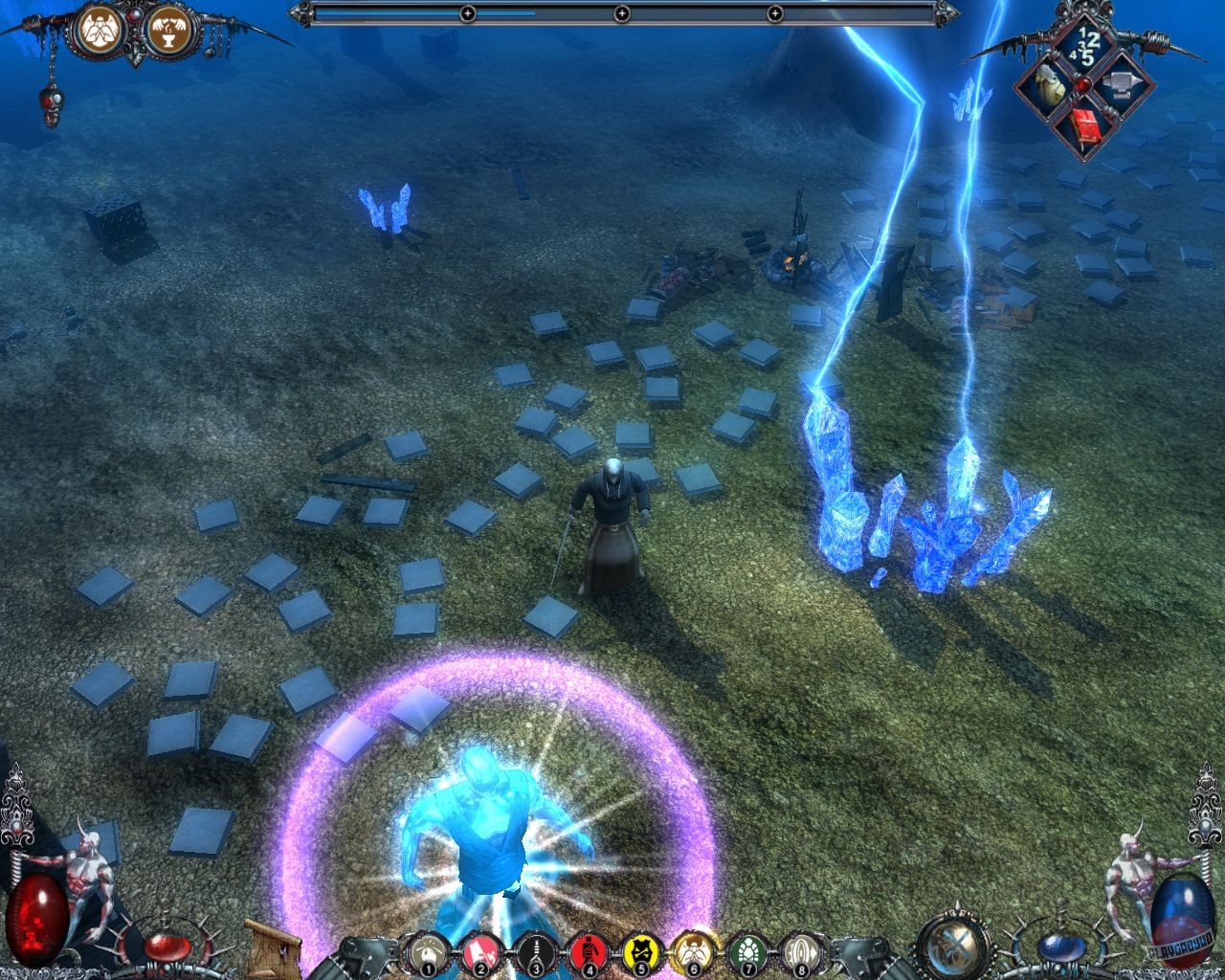Use the red figure attack skill in slot 4

tap(589, 950)
